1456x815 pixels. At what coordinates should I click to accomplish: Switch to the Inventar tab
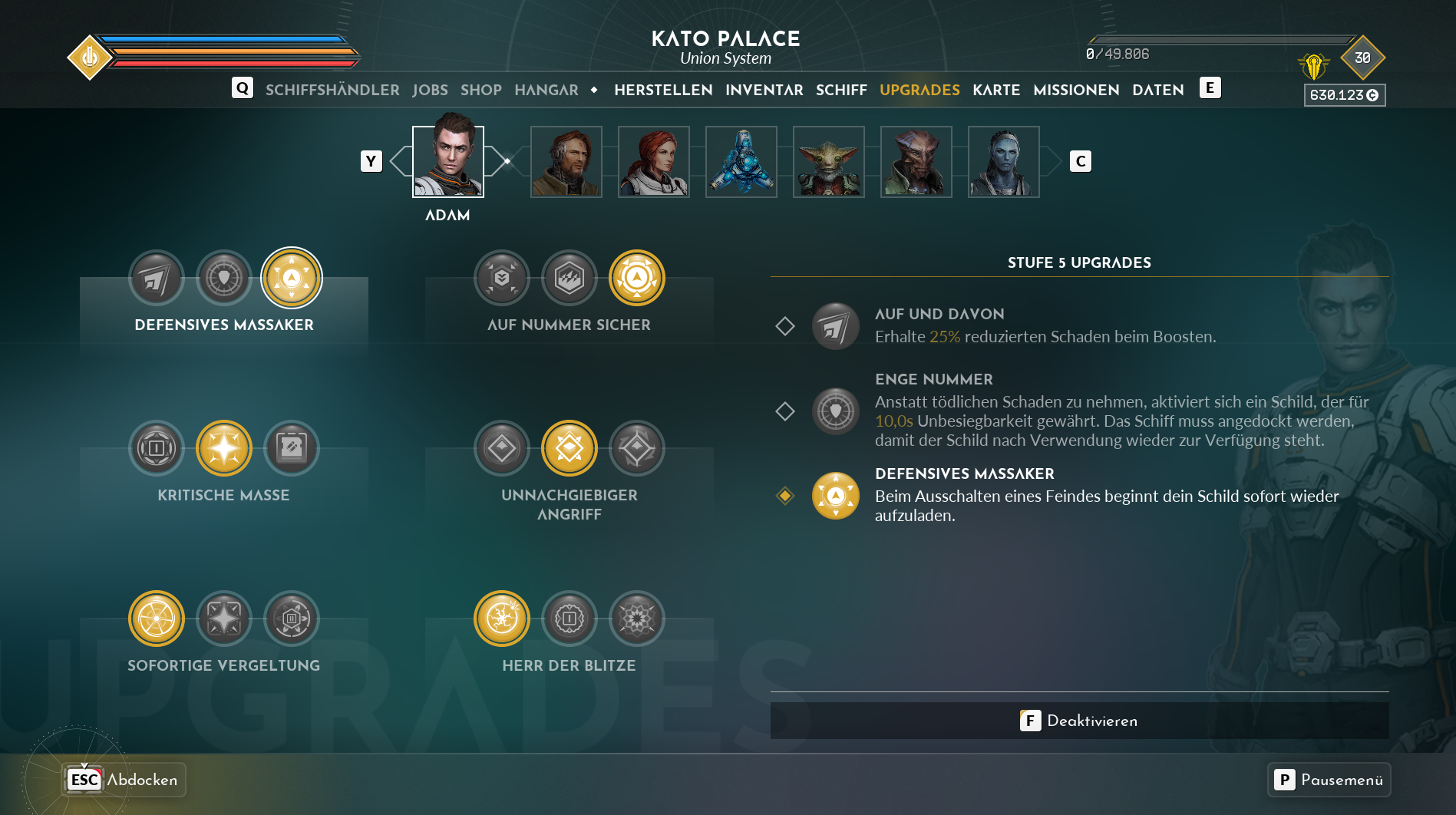(x=764, y=90)
